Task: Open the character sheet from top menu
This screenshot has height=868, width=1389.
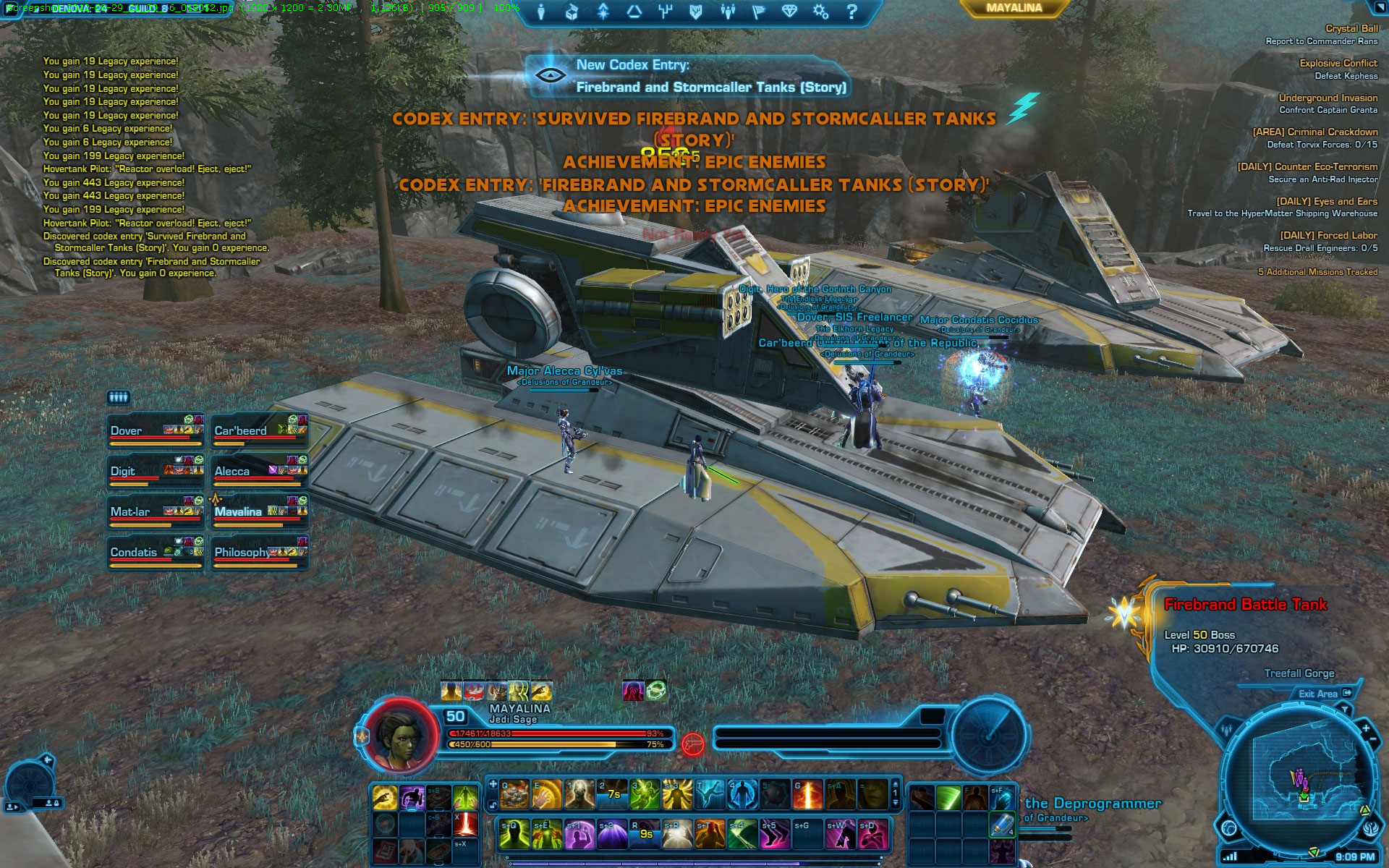Action: pos(540,12)
